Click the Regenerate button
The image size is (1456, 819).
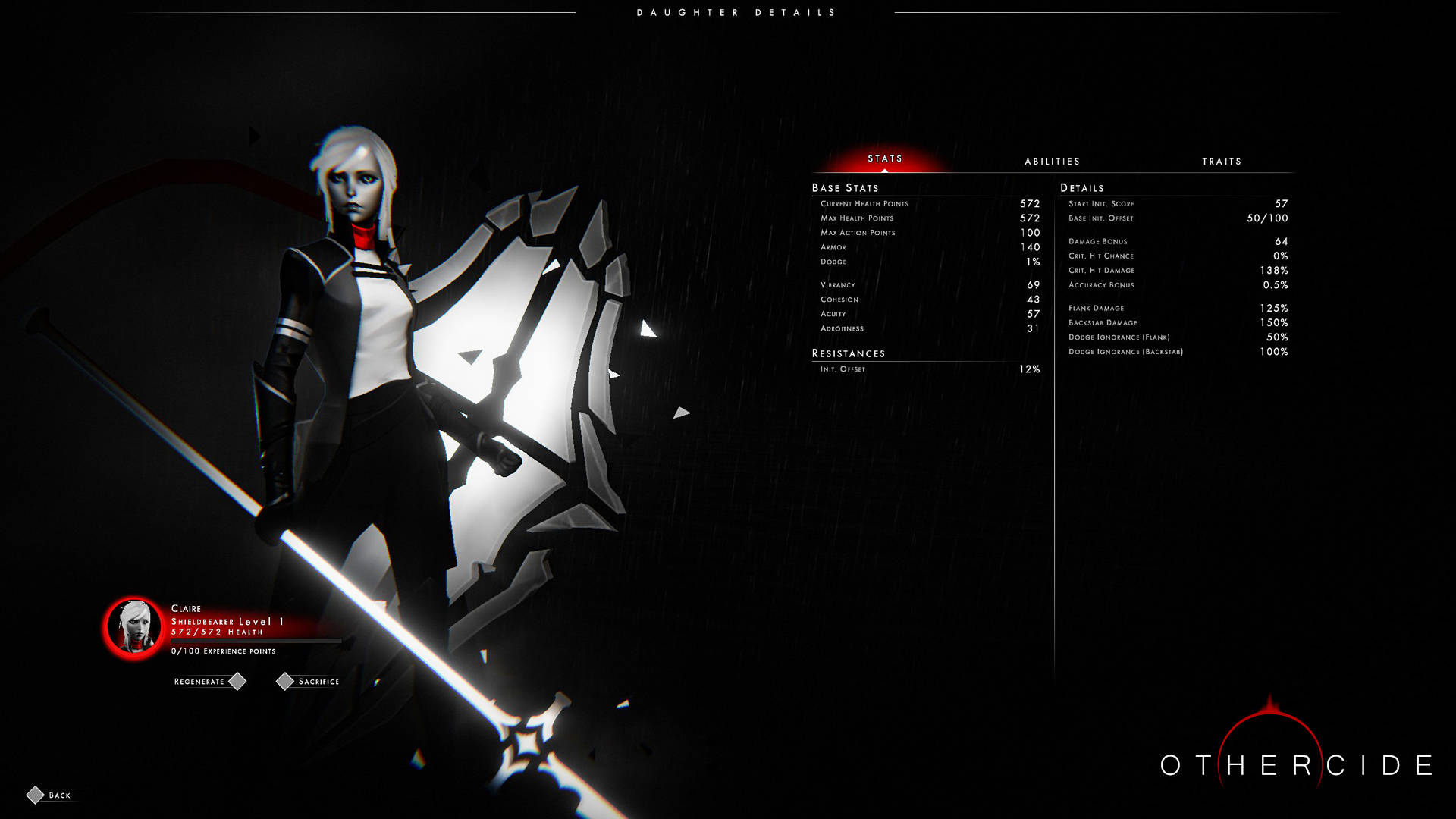coord(199,681)
